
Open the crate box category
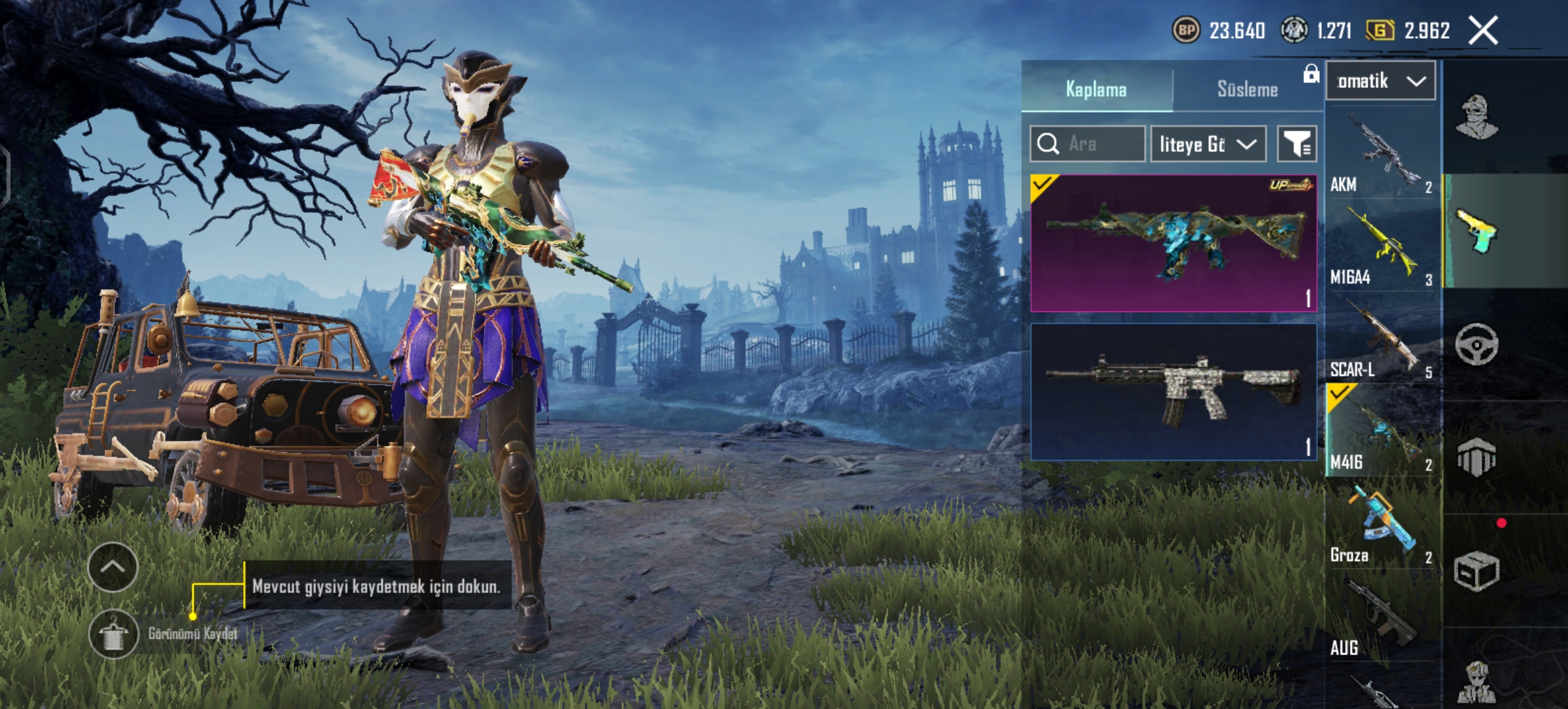1477,571
